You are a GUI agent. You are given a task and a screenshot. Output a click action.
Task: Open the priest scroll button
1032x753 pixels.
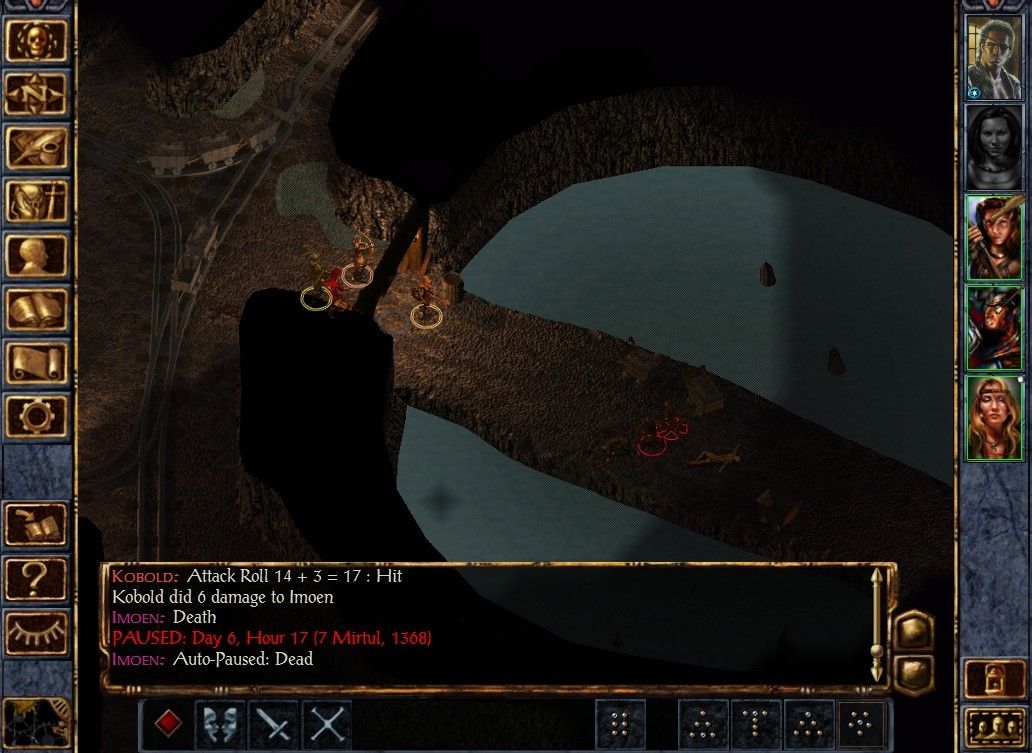(38, 362)
